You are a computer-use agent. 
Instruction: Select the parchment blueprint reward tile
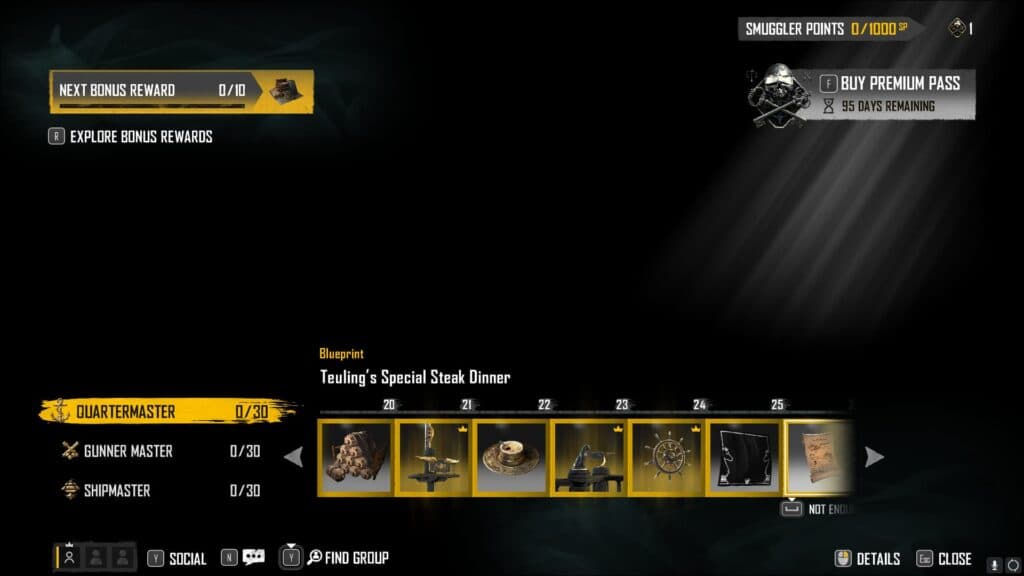[818, 457]
